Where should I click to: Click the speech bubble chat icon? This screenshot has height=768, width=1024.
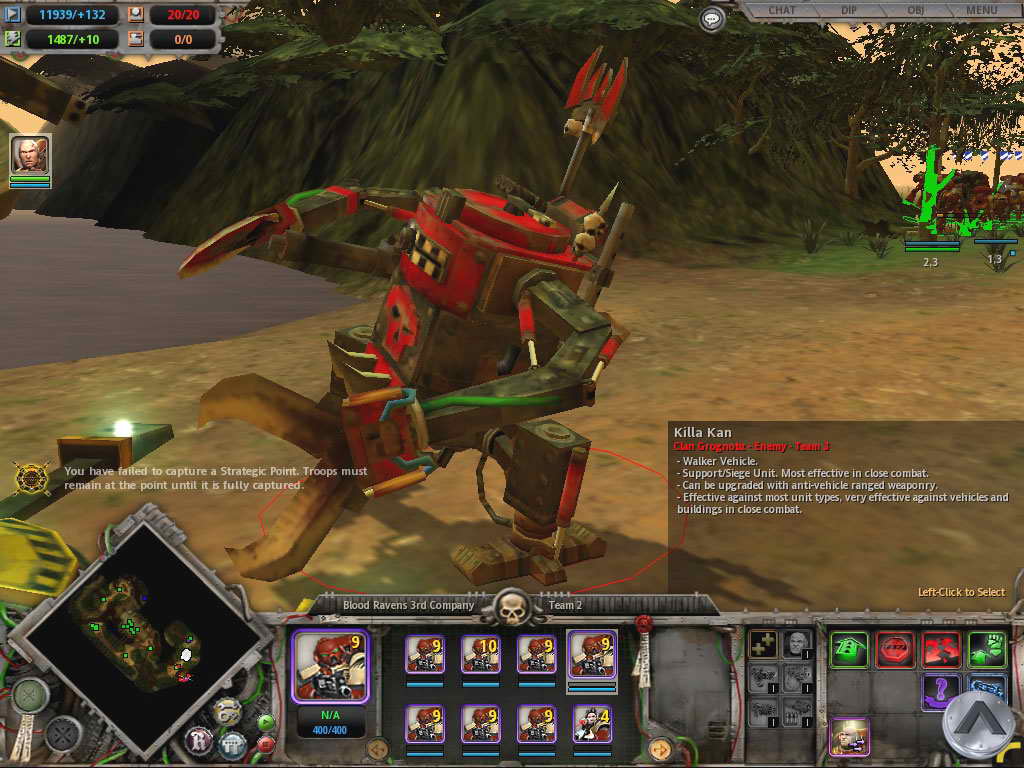click(712, 18)
